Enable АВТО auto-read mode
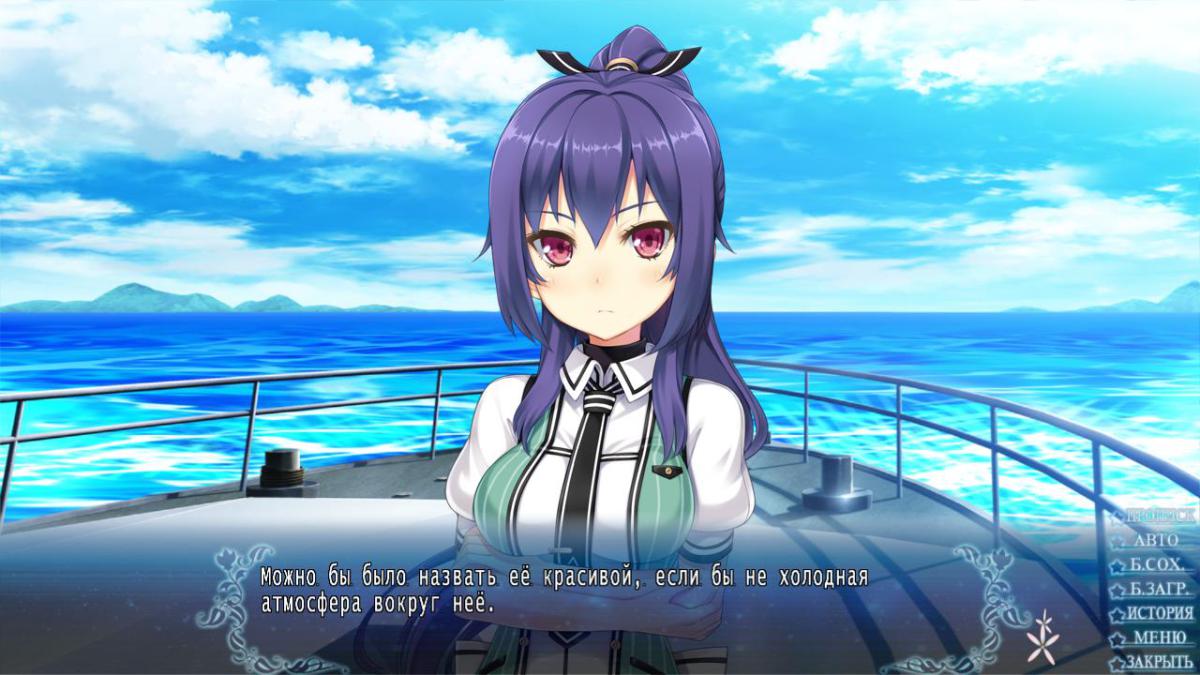 pyautogui.click(x=1156, y=540)
